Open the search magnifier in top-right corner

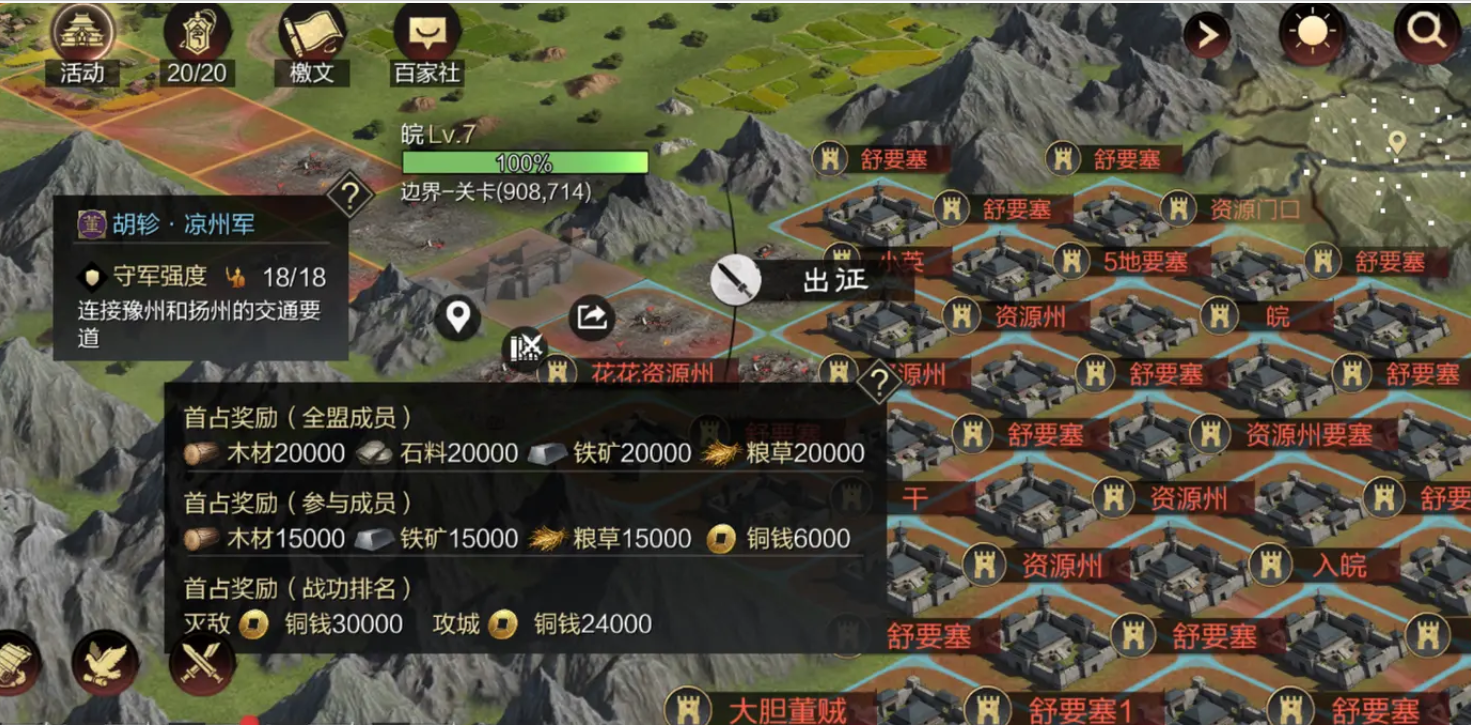point(1428,32)
